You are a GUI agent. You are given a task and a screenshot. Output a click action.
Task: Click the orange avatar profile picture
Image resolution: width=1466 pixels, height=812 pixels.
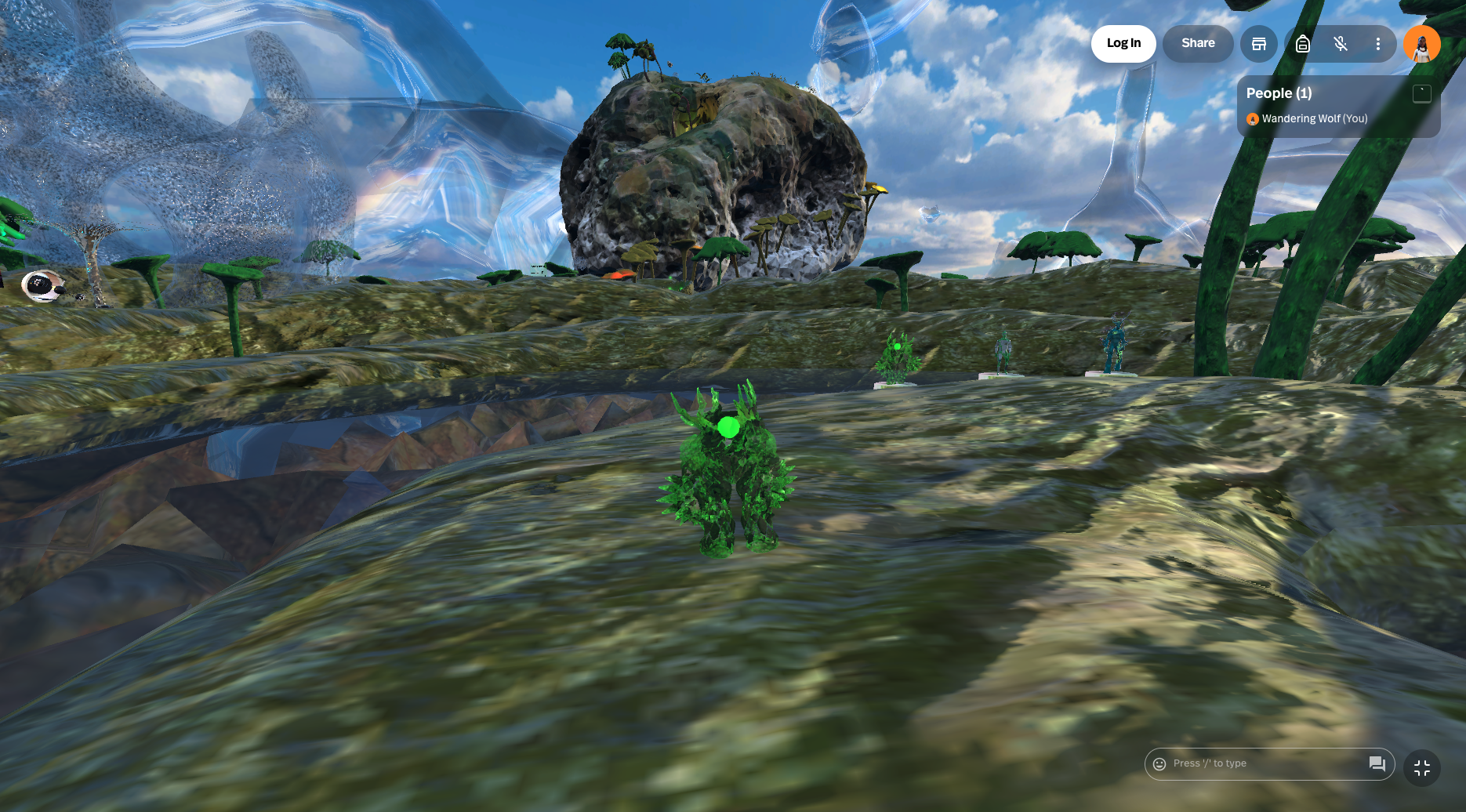[1421, 44]
